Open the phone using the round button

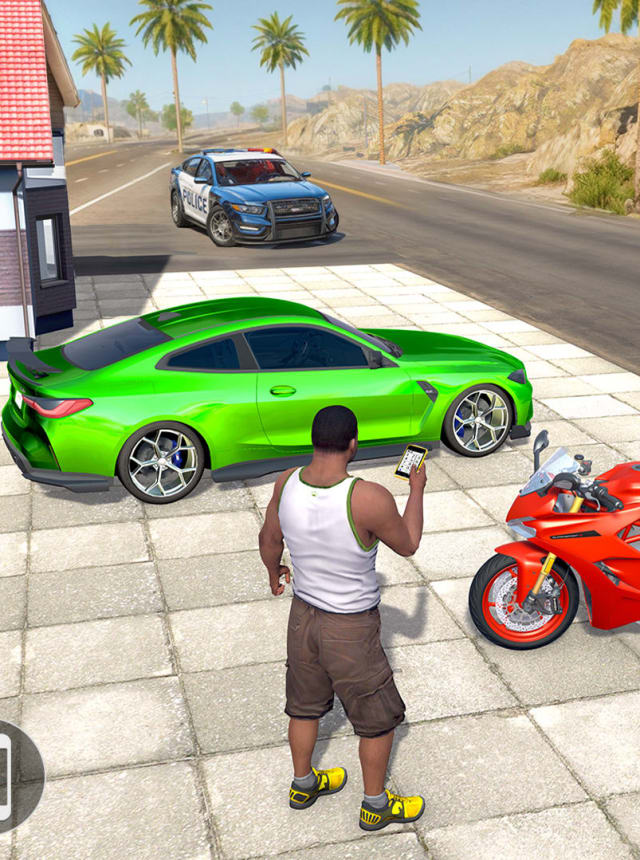12,776
